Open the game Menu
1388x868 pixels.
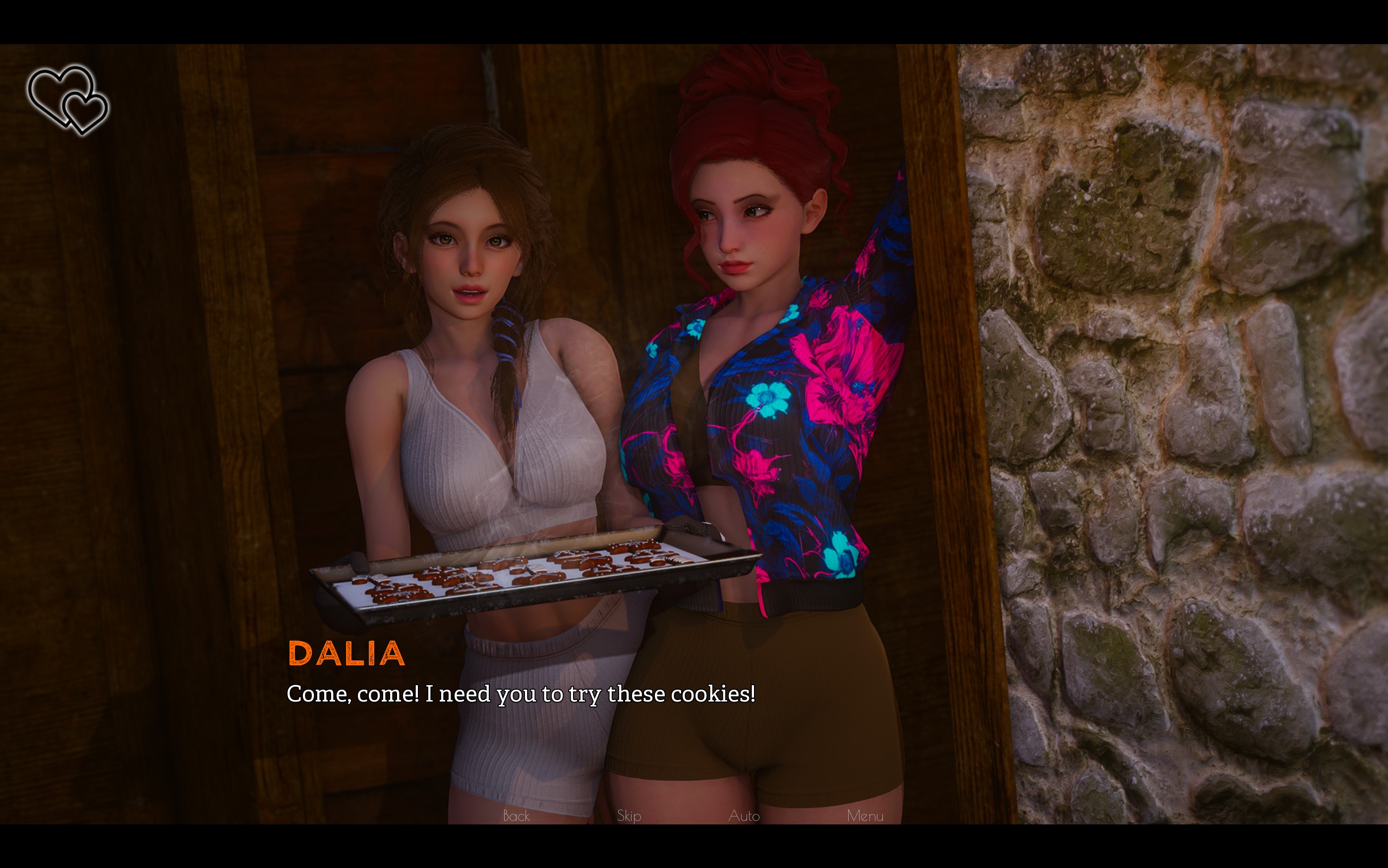coord(865,815)
